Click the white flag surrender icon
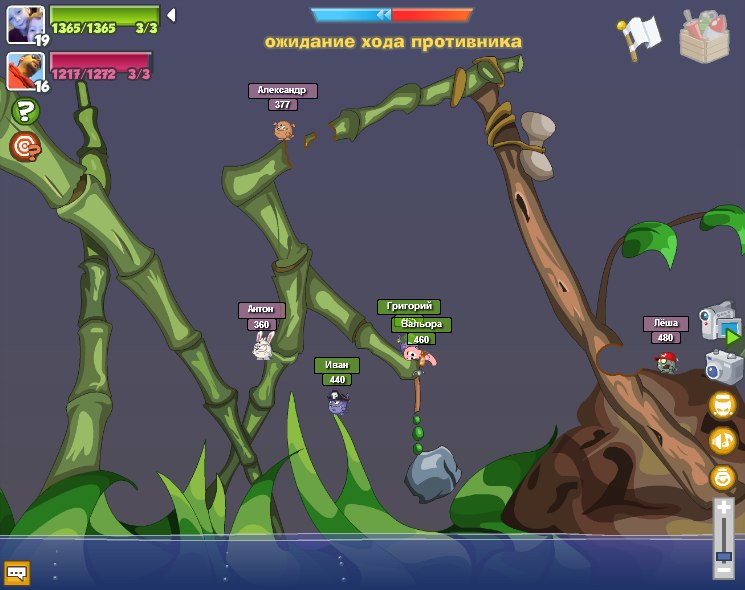Screen dimensions: 745x590 click(640, 37)
